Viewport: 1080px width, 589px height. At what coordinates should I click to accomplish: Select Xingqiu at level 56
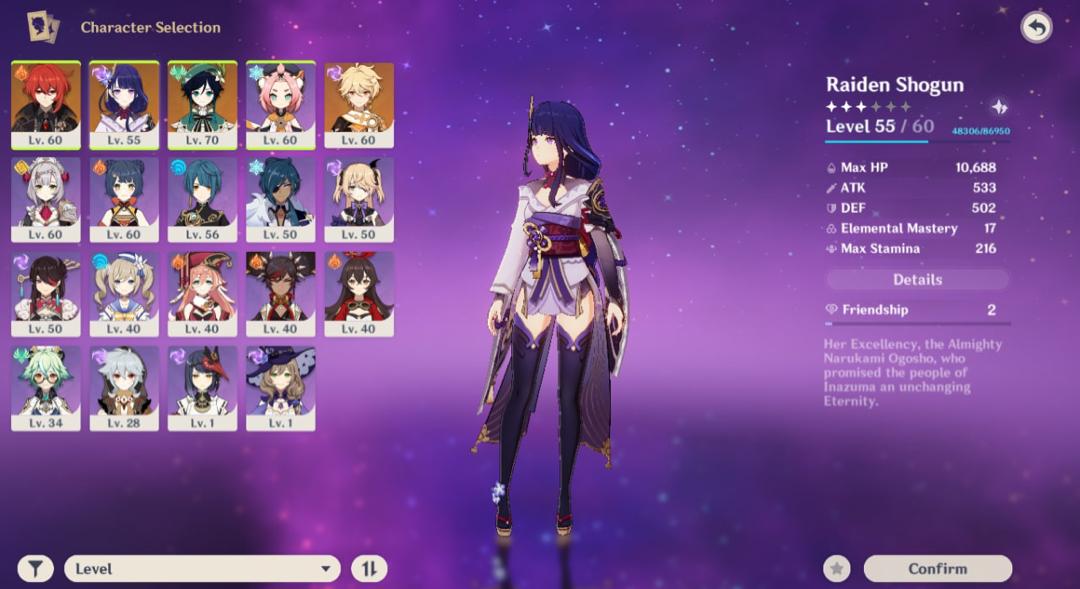pos(202,199)
